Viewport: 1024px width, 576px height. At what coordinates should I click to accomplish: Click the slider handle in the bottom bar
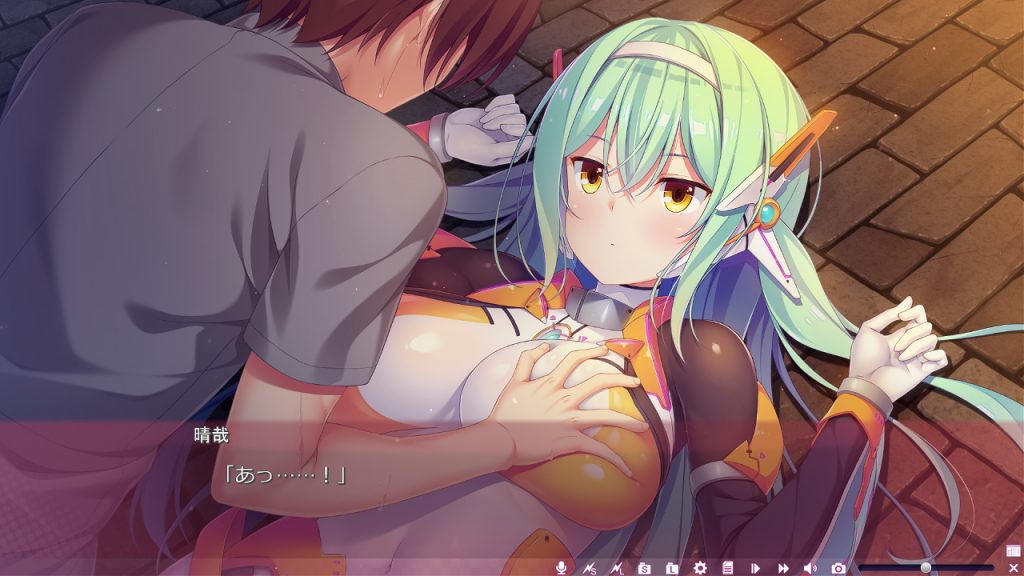(x=926, y=567)
